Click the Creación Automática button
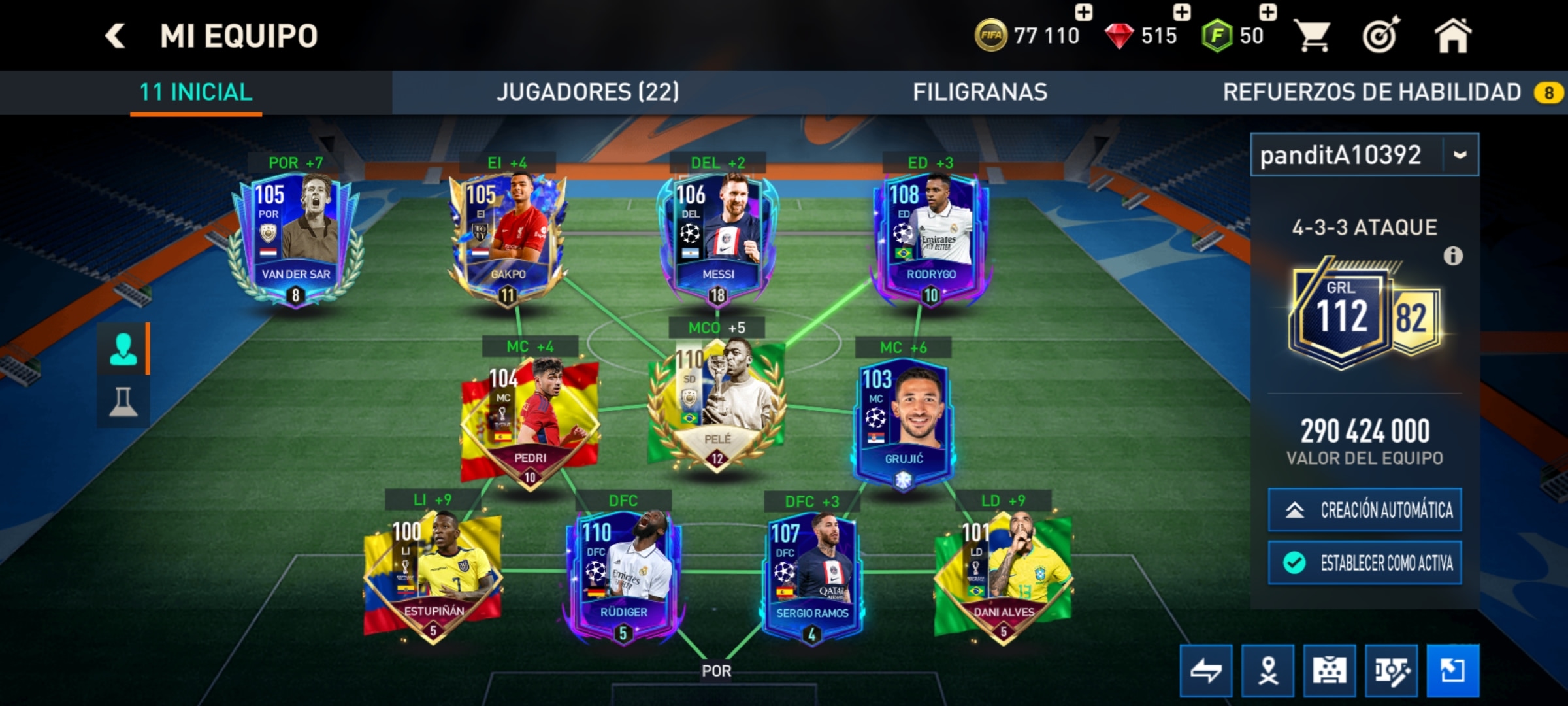Image resolution: width=1568 pixels, height=706 pixels. click(x=1364, y=510)
